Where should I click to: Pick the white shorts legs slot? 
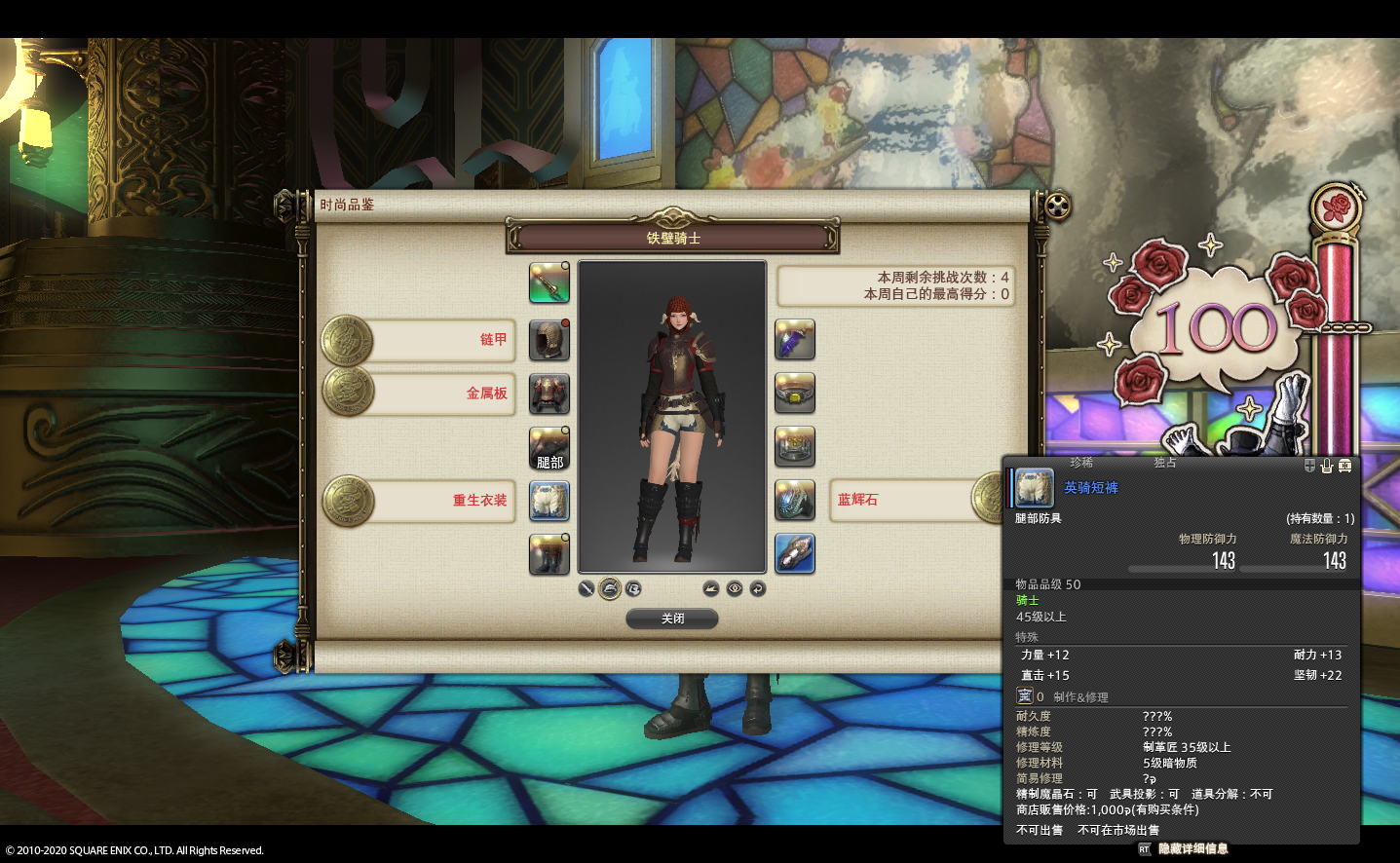pyautogui.click(x=549, y=501)
